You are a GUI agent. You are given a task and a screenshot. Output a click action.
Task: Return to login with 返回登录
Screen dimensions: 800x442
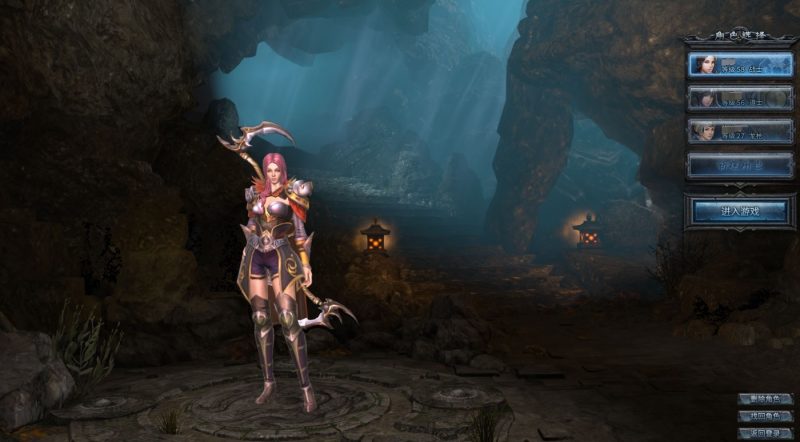765,433
